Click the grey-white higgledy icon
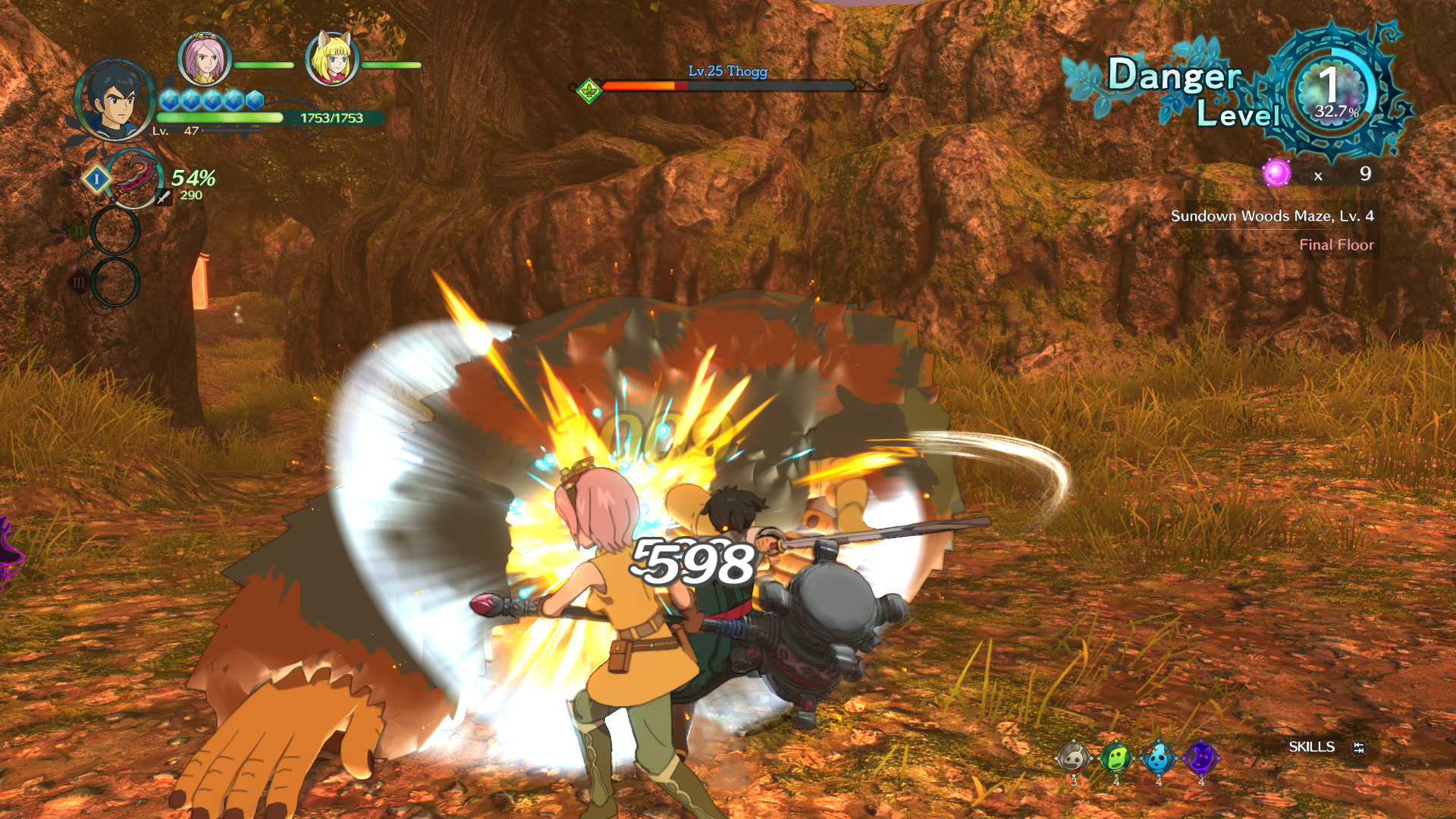The image size is (1456, 819). (1074, 758)
